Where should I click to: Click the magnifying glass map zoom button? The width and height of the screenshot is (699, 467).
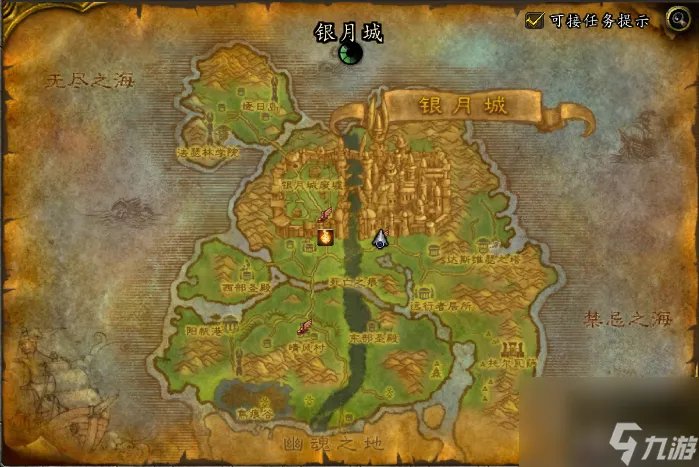coord(678,20)
